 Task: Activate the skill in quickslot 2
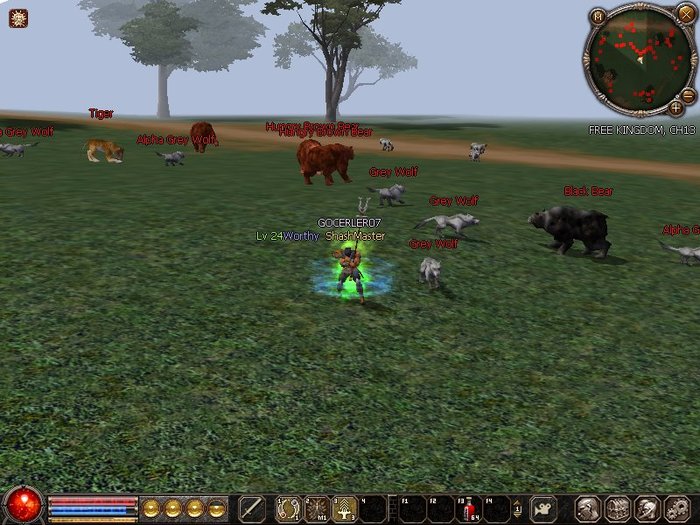click(317, 509)
